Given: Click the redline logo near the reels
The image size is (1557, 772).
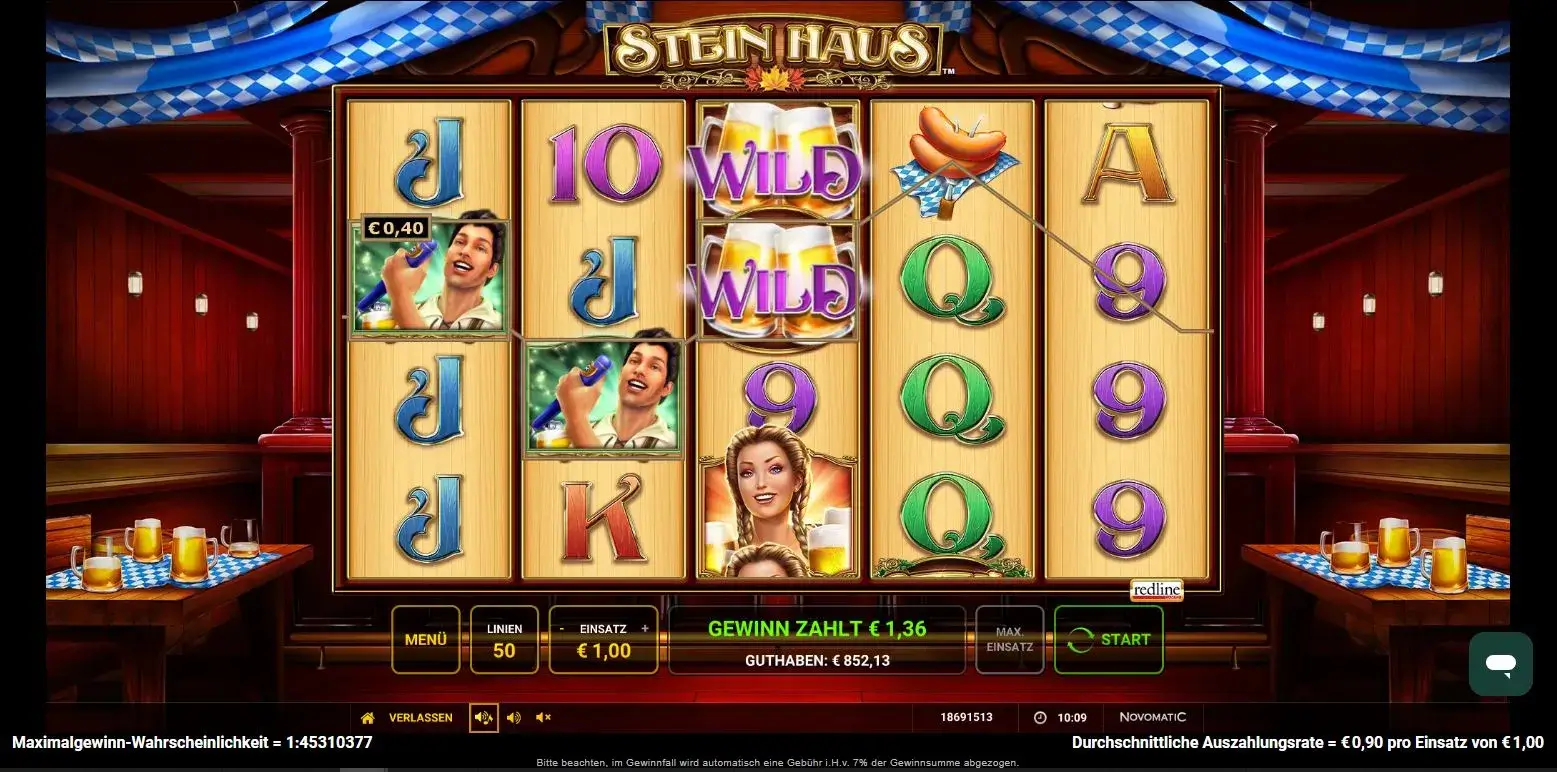Looking at the screenshot, I should (x=1155, y=590).
